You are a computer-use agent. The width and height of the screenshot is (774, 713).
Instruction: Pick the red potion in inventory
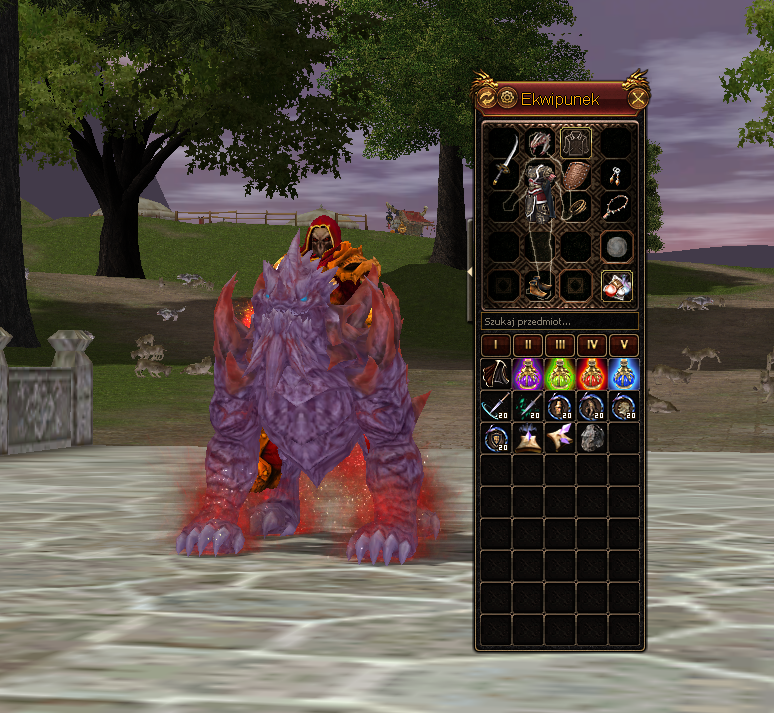pyautogui.click(x=592, y=374)
